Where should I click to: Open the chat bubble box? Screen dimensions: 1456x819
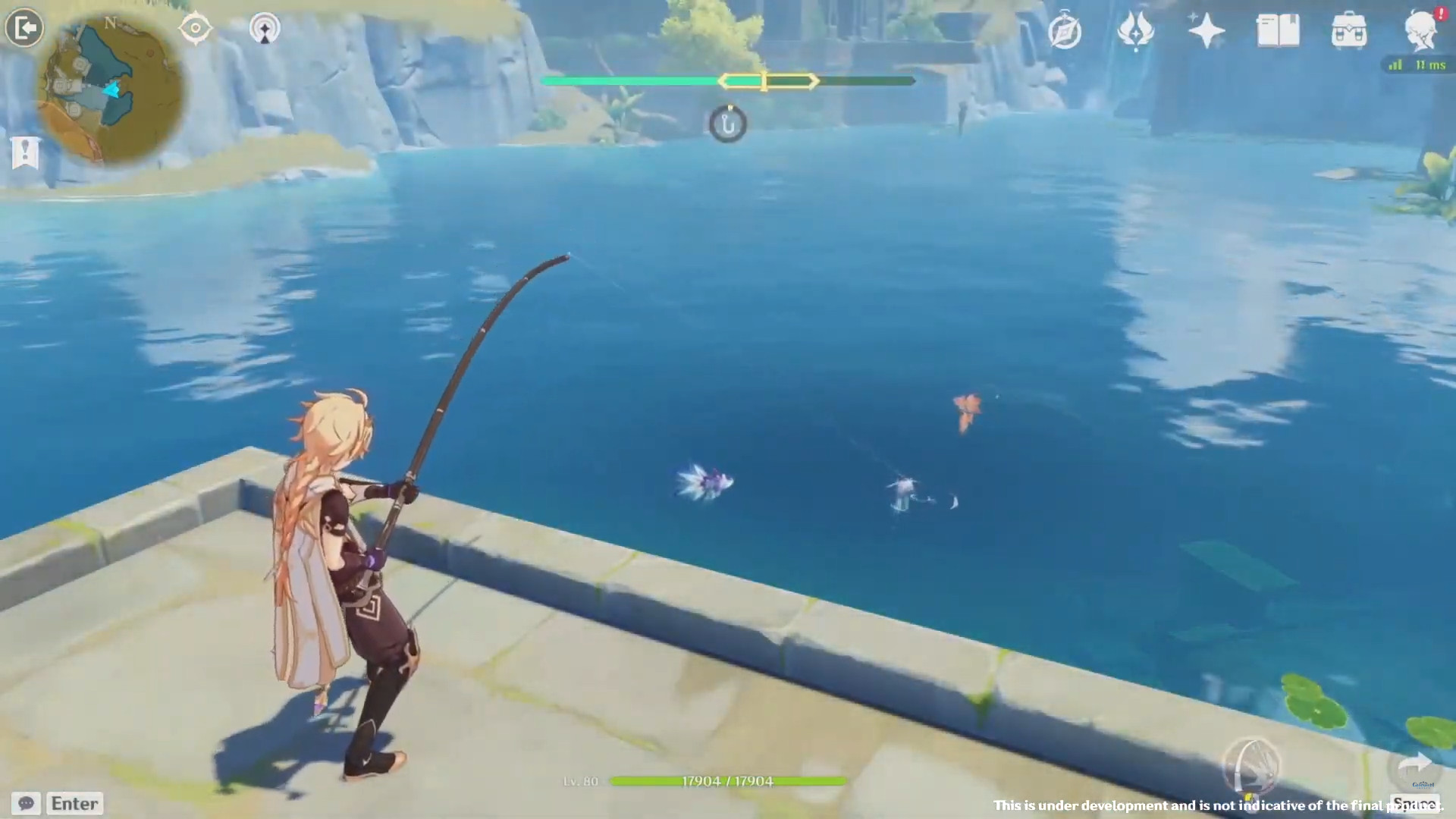[x=27, y=803]
